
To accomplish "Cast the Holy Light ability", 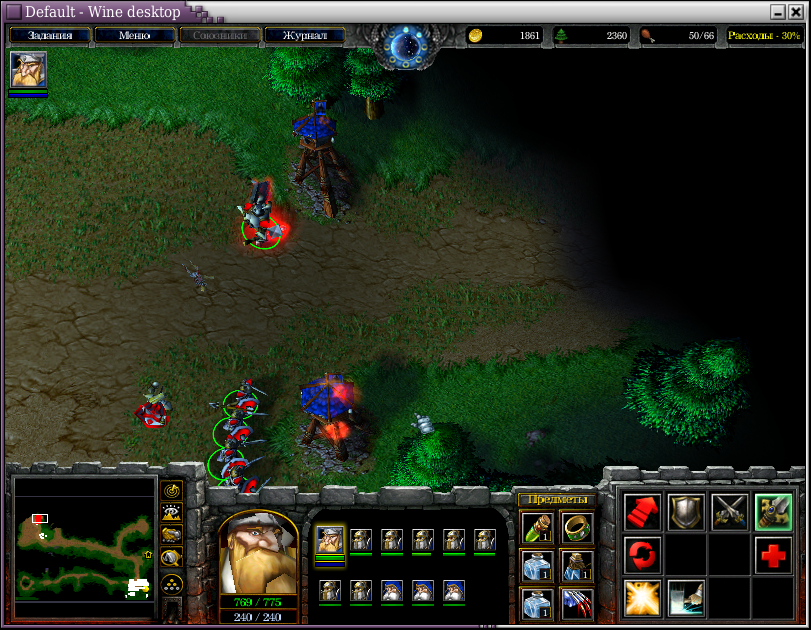I will 642,597.
